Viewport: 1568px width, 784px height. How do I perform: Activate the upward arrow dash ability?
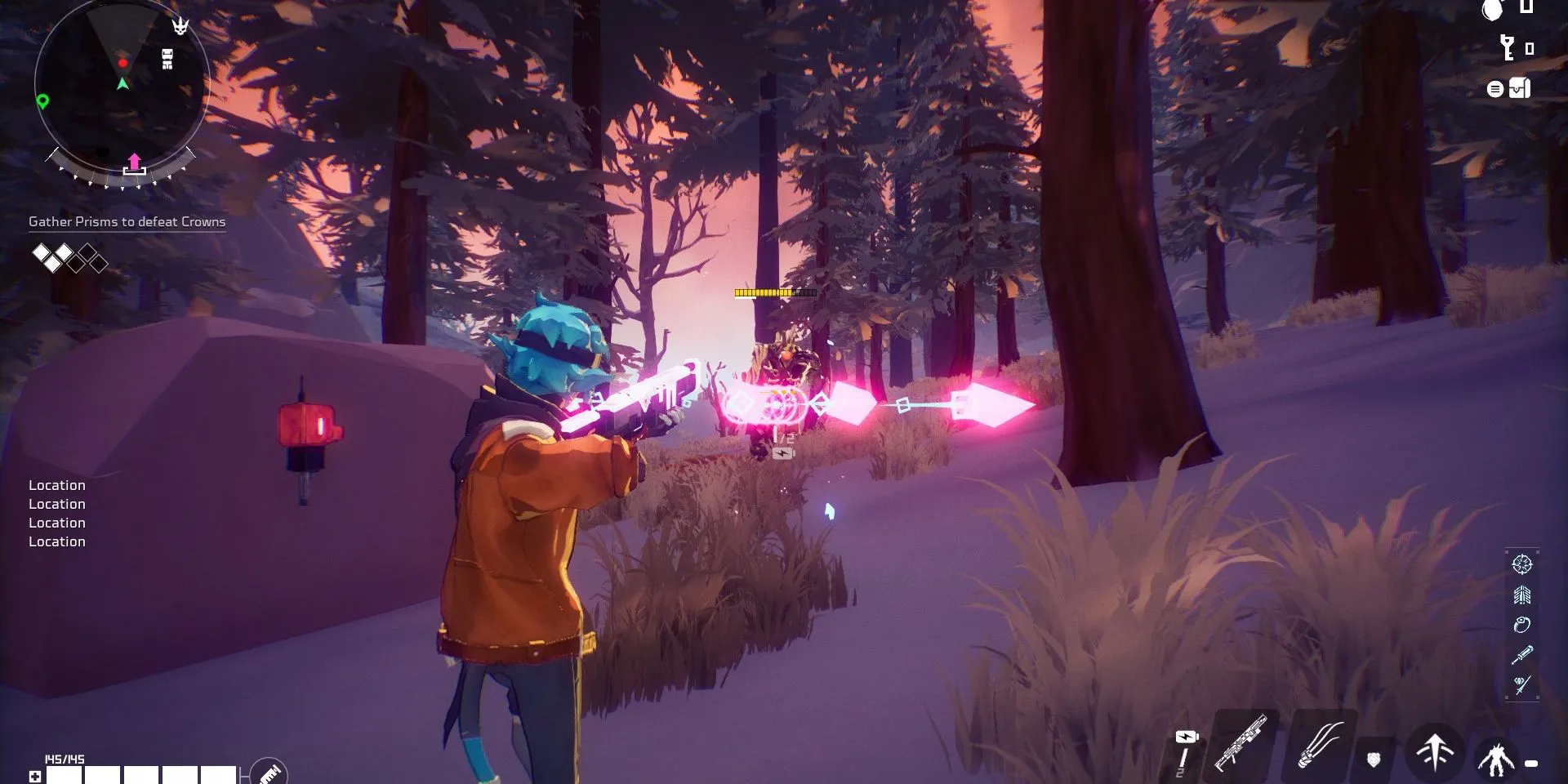pos(1434,751)
